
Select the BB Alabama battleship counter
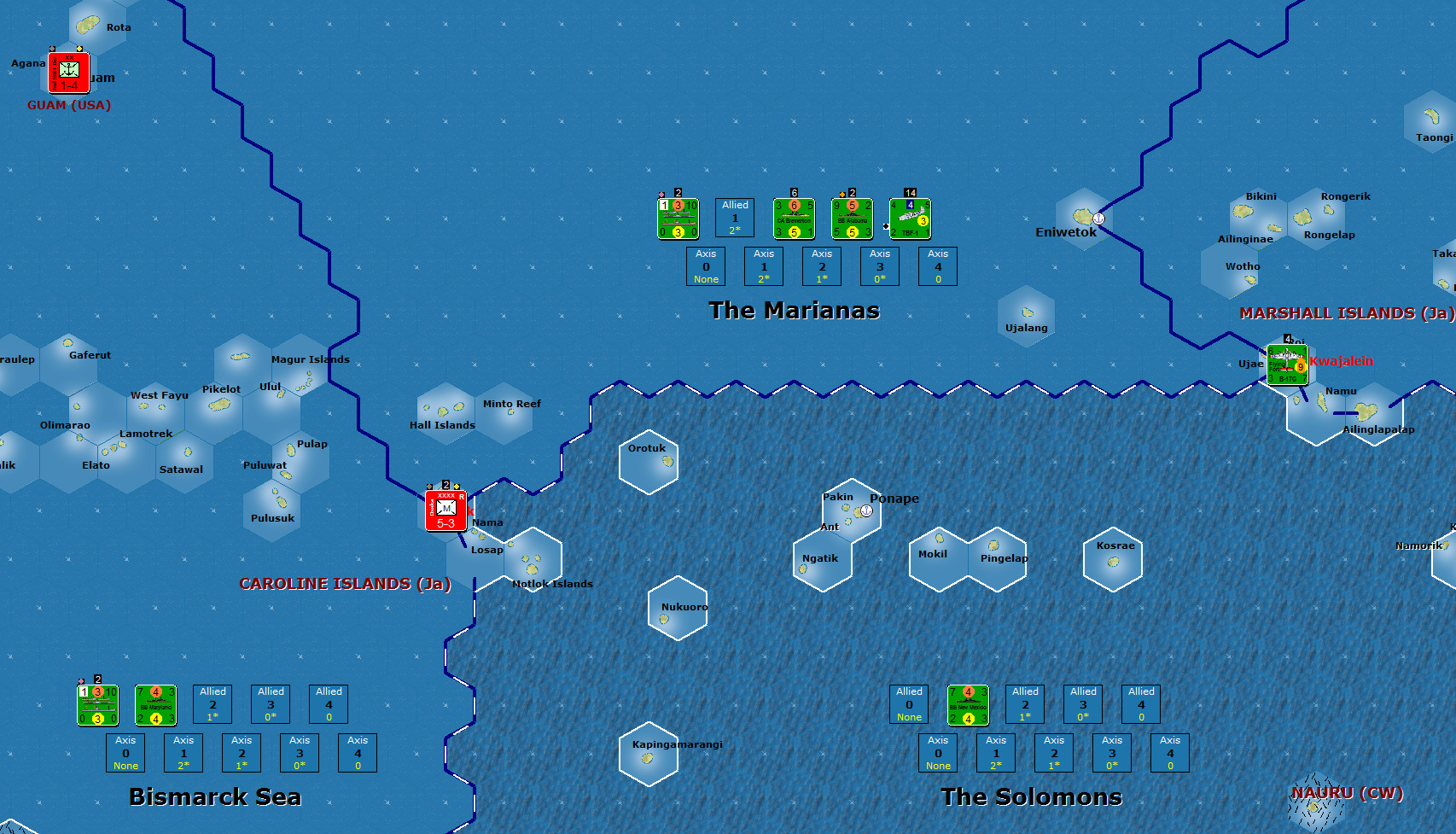[851, 218]
